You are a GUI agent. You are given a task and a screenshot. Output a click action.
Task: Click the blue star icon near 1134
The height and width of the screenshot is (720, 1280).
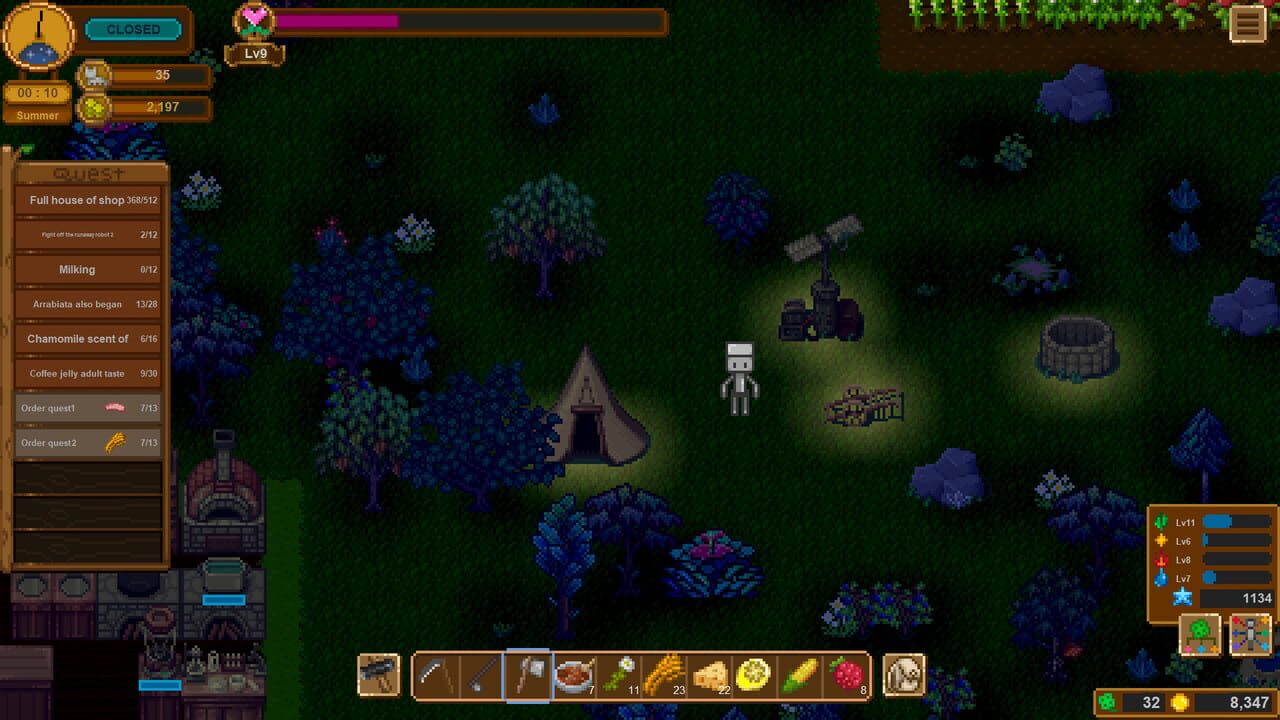coord(1183,597)
